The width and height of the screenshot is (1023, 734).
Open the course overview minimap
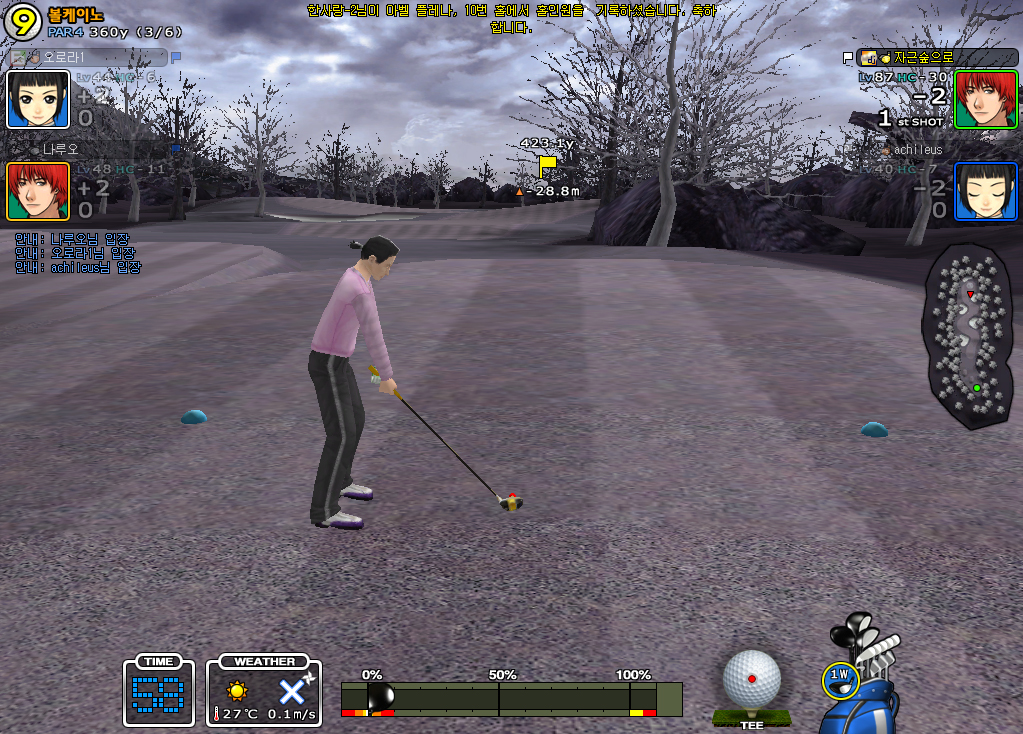(x=968, y=335)
